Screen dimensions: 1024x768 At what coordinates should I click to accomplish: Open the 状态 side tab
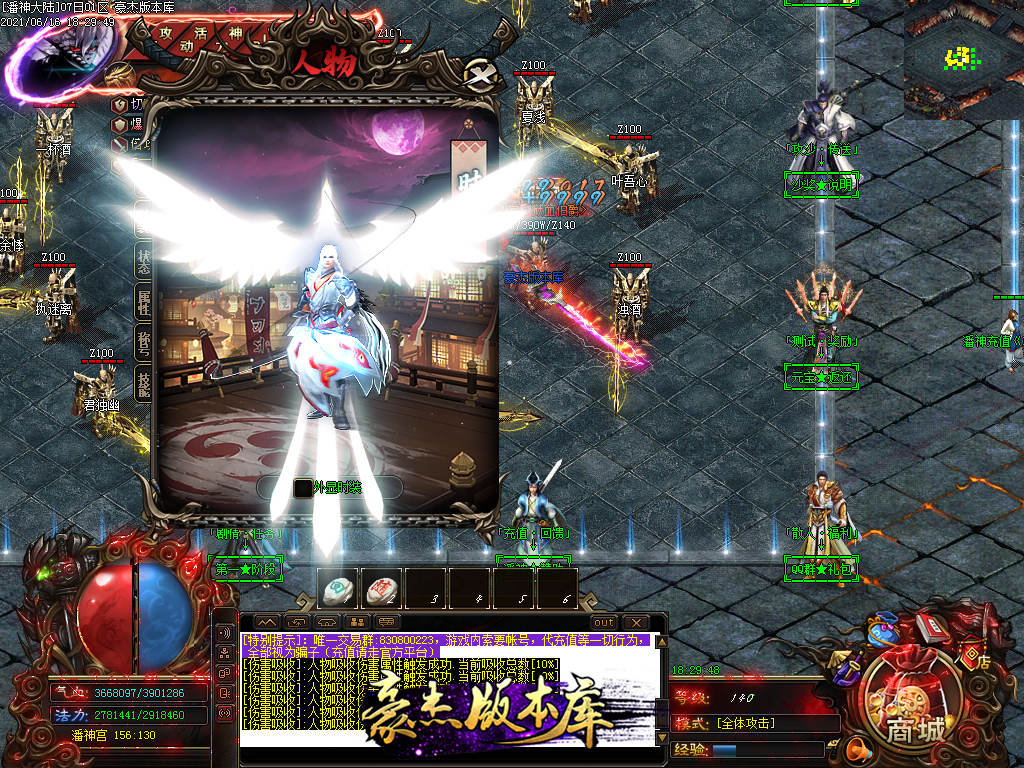144,260
